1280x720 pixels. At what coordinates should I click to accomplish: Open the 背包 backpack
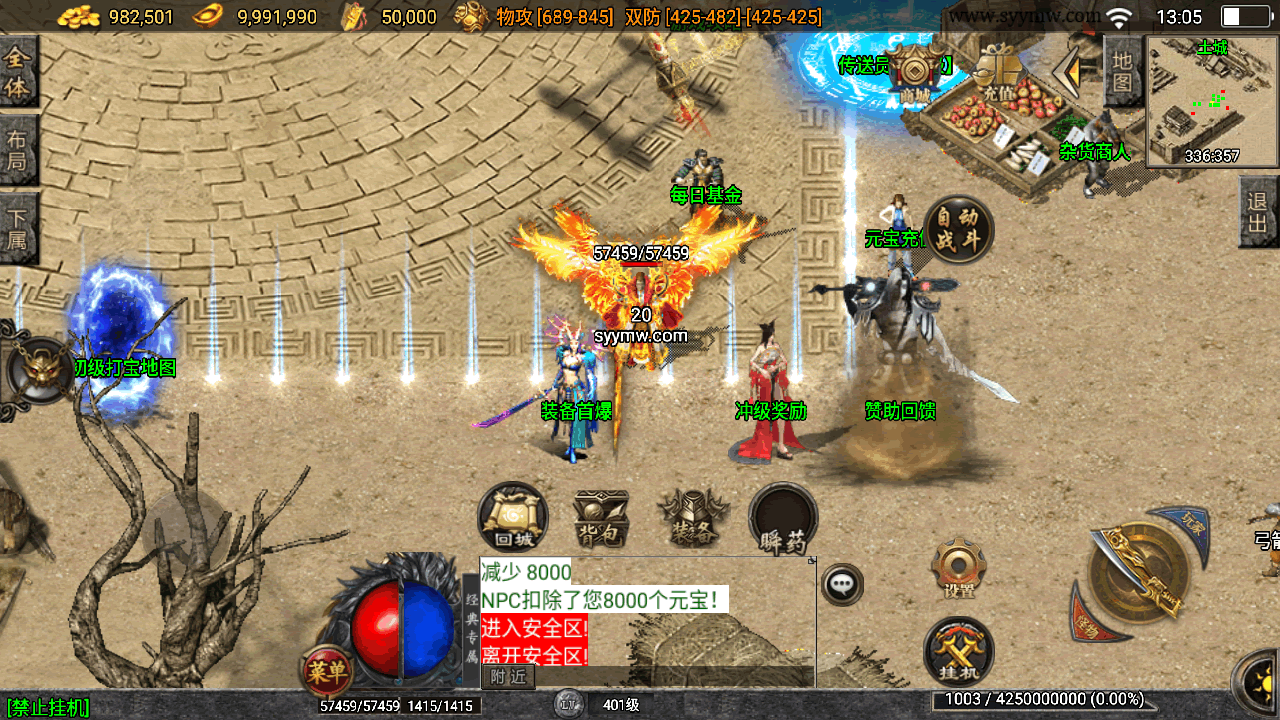pos(601,518)
